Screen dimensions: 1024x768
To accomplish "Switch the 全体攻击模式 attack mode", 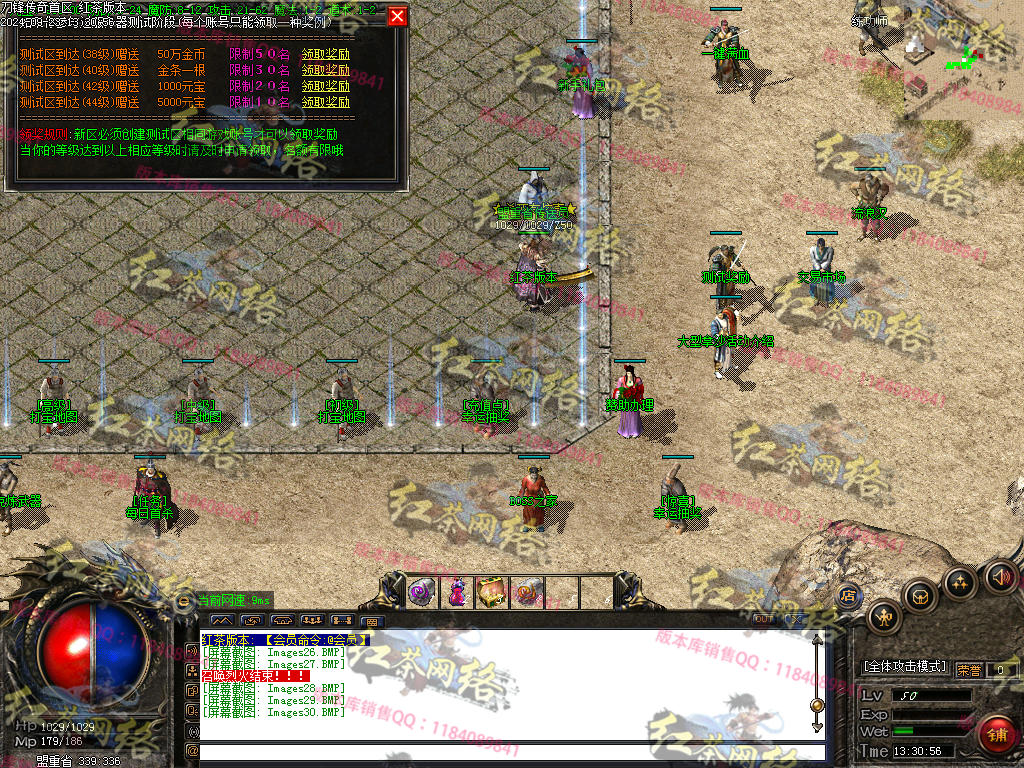I will [x=904, y=667].
